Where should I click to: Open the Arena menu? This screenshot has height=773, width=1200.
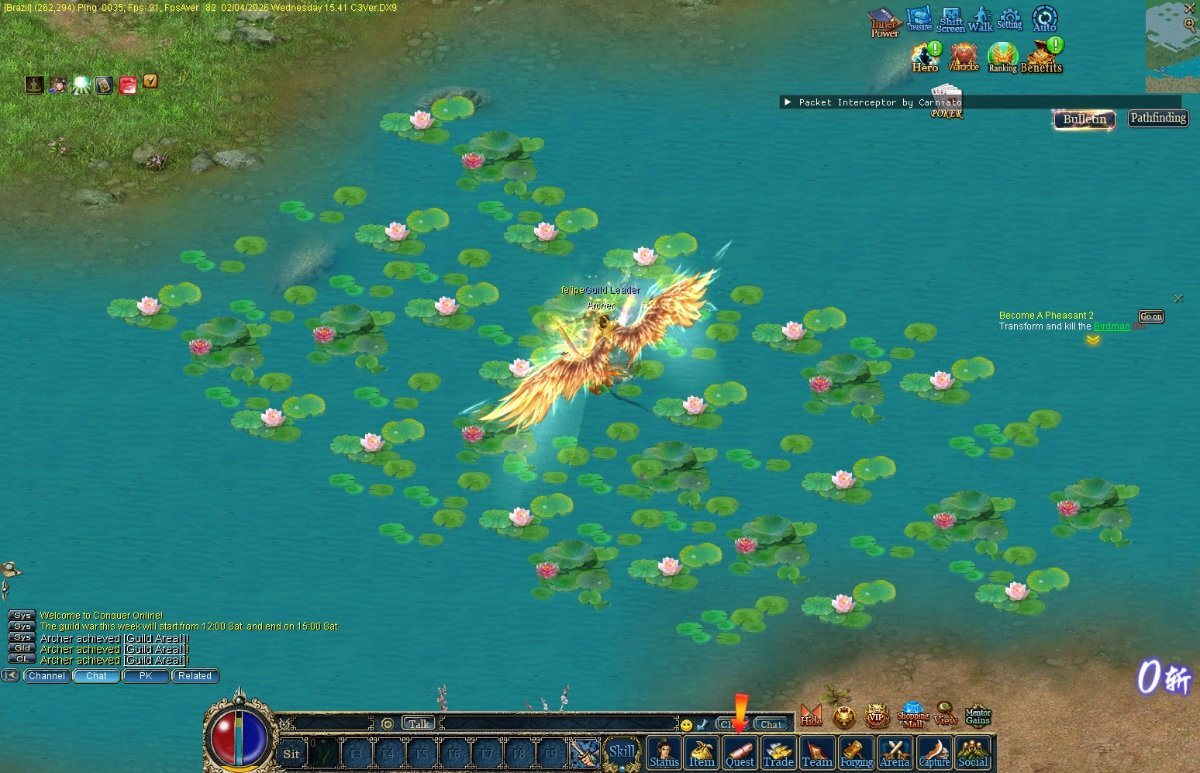[895, 752]
